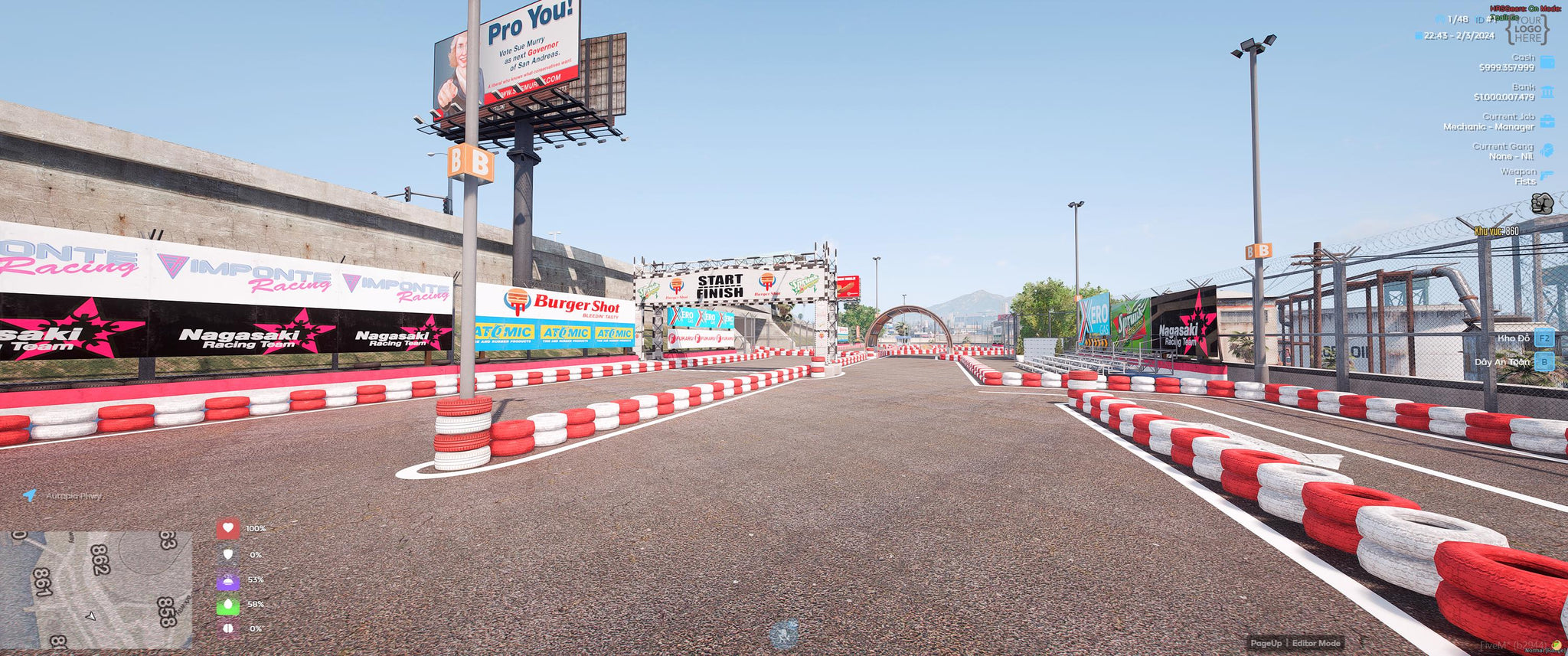Click the red heart health icon
This screenshot has height=656, width=1568.
click(x=227, y=528)
